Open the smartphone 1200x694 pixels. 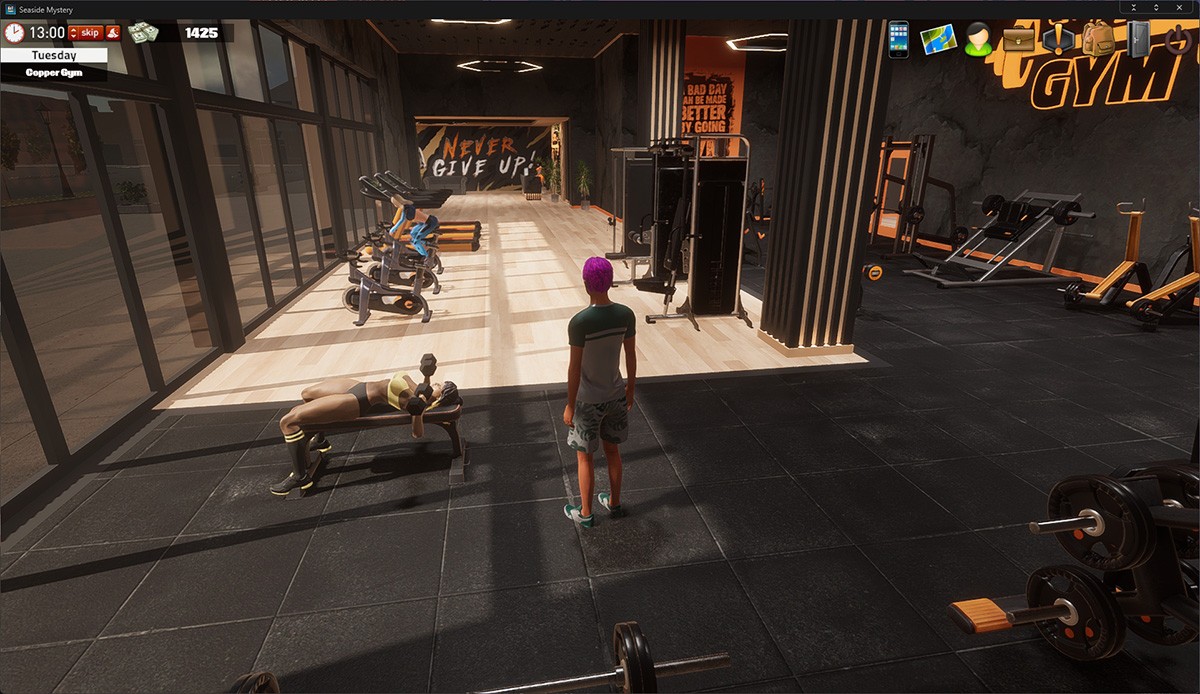pyautogui.click(x=898, y=39)
